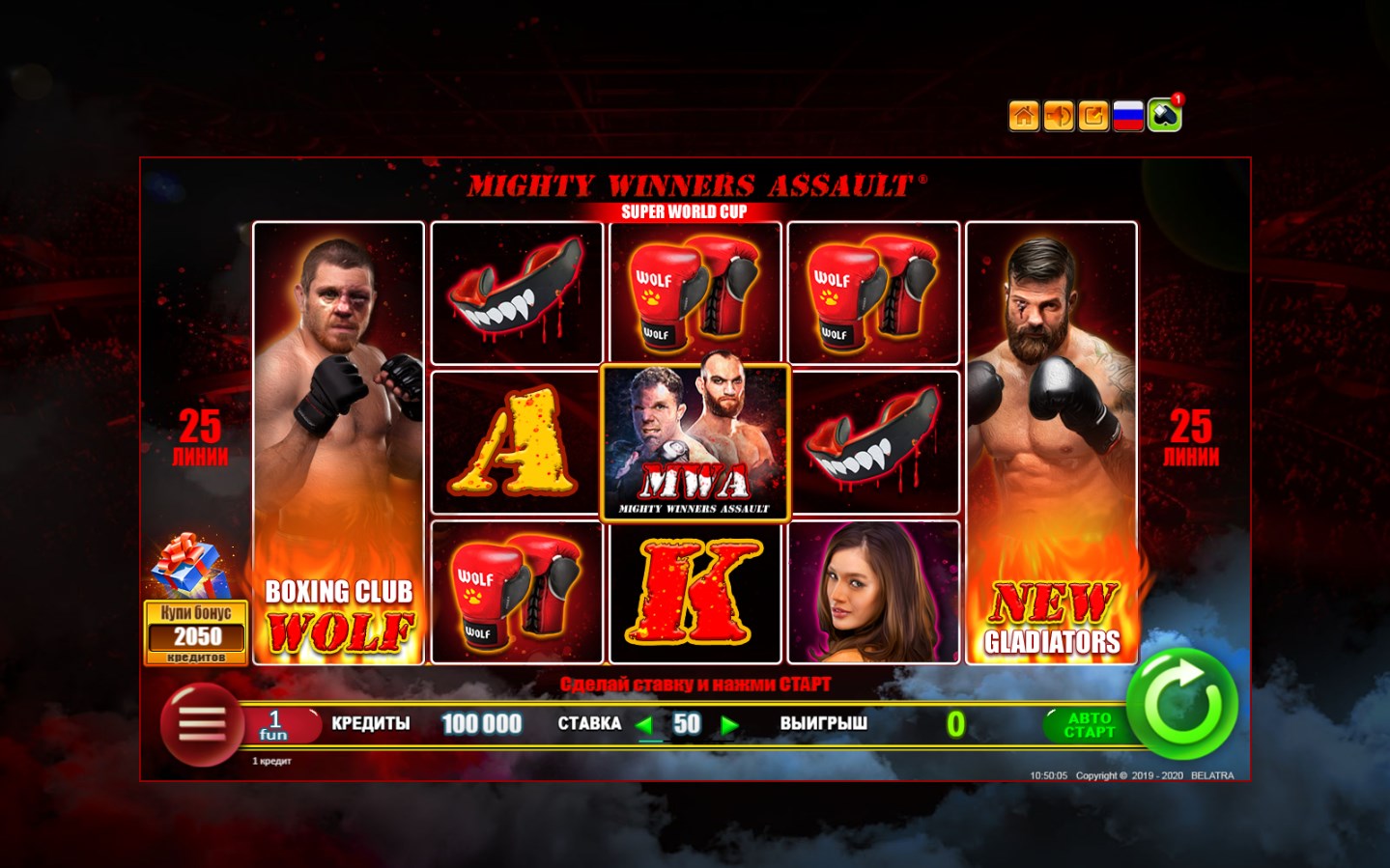Enable the АВТО СТАРТ auto-spin button
This screenshot has height=868, width=1390.
(1089, 725)
